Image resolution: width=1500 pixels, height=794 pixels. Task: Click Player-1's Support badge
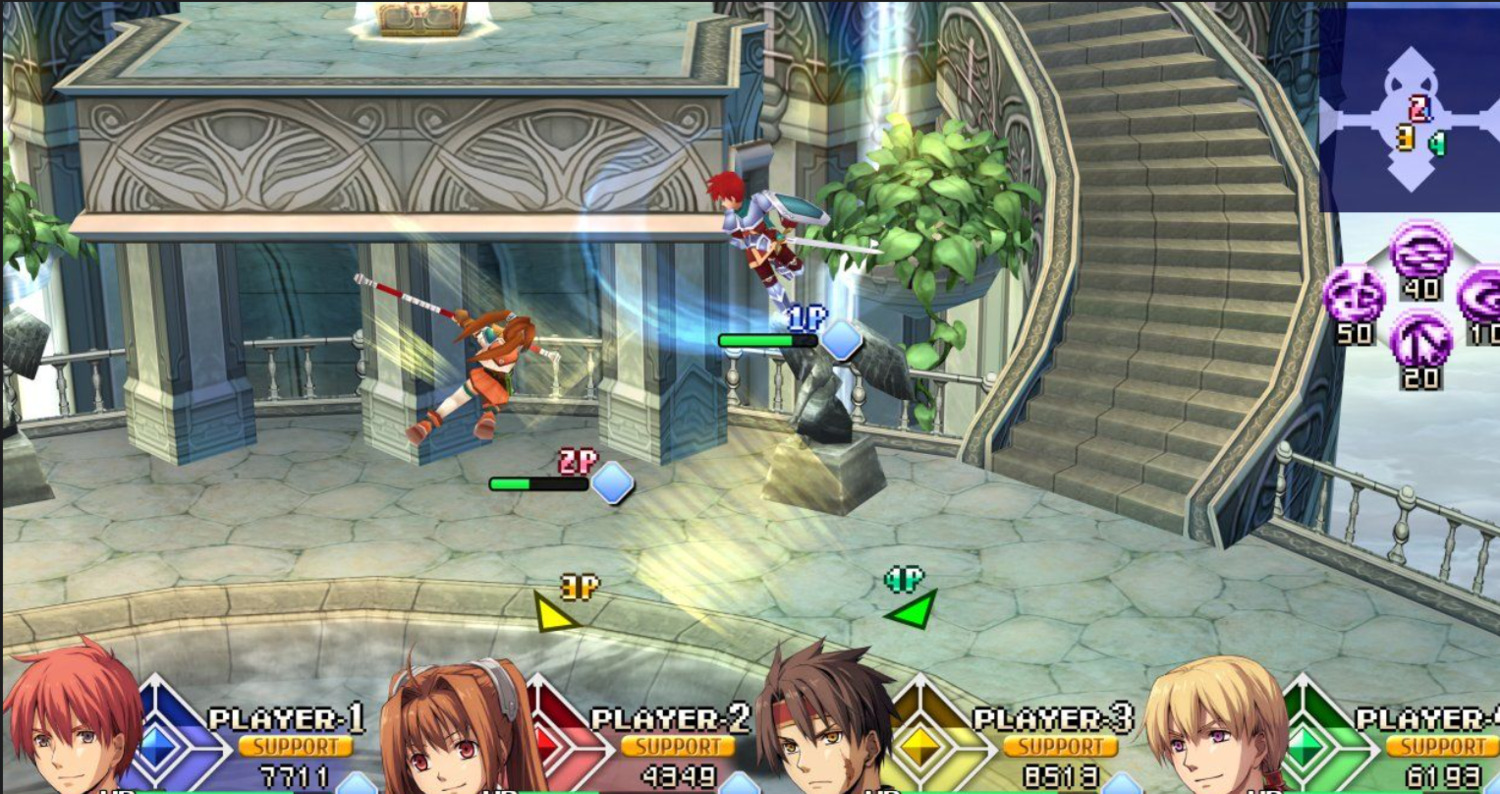point(295,747)
